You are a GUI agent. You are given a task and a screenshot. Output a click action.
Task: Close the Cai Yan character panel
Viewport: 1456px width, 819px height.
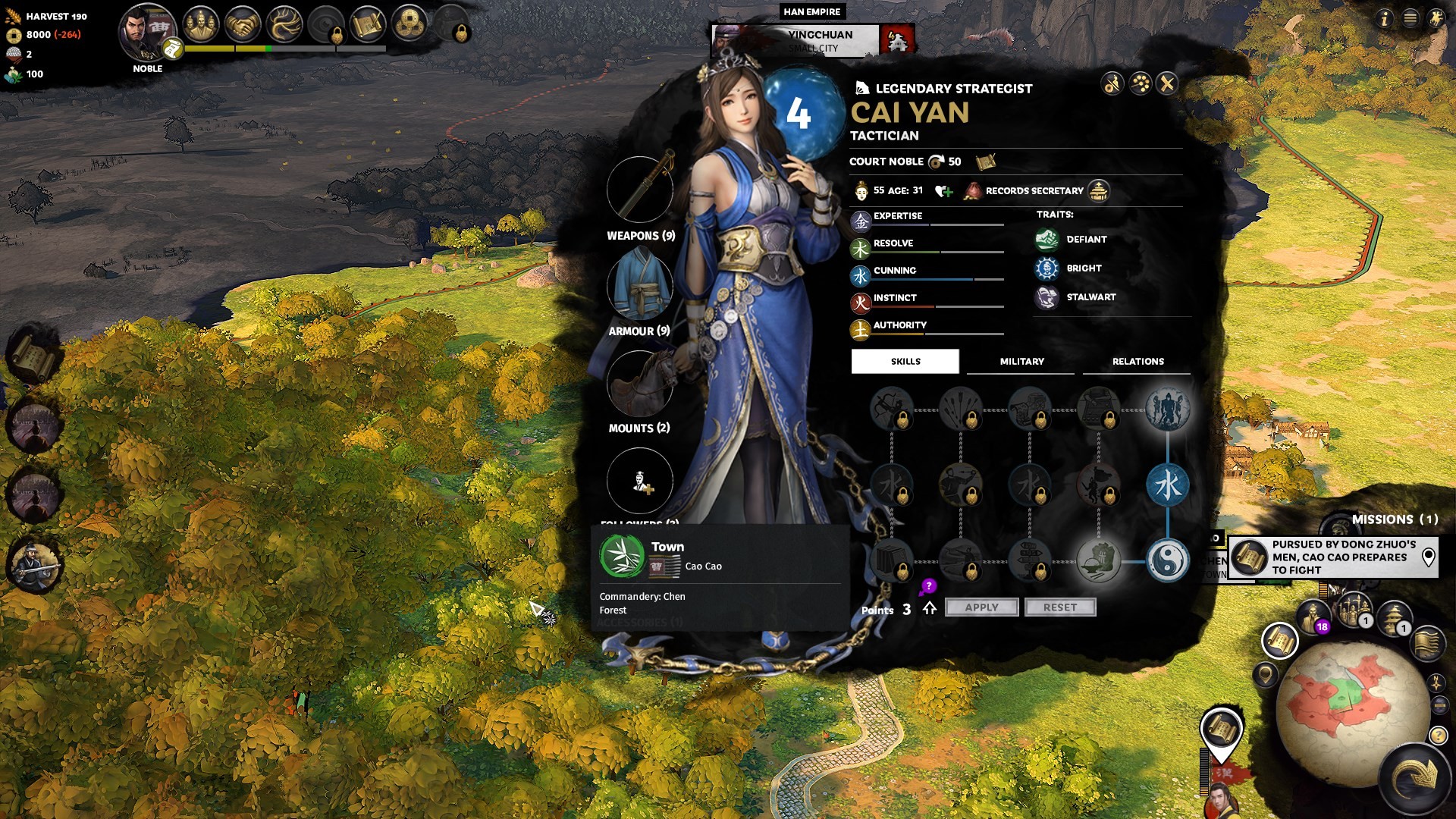click(x=1167, y=83)
